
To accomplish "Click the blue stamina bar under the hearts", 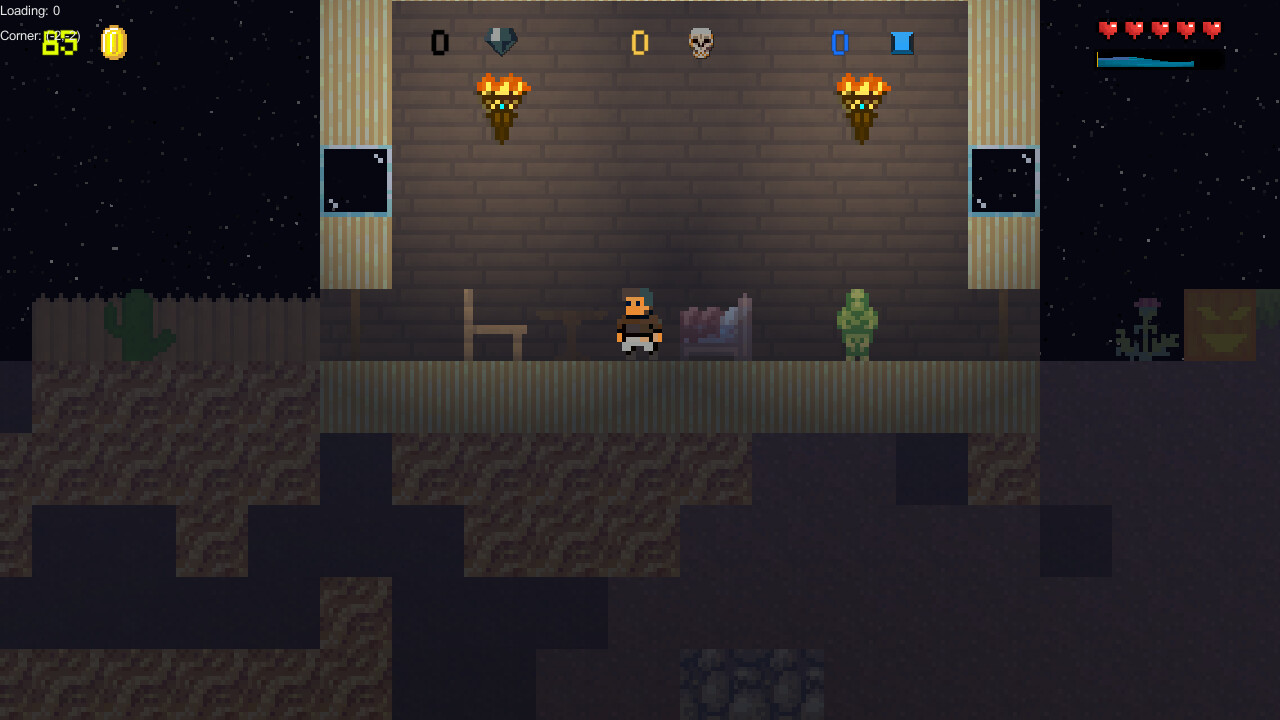I will pos(1145,60).
